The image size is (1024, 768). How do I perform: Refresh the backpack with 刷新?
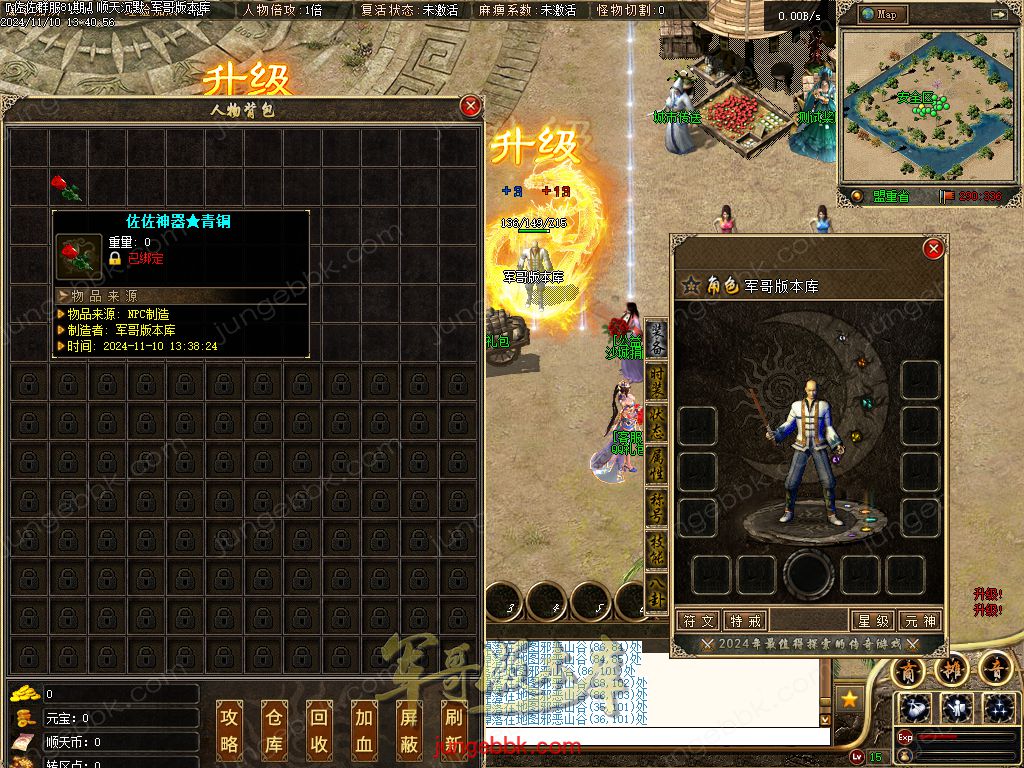coord(453,730)
